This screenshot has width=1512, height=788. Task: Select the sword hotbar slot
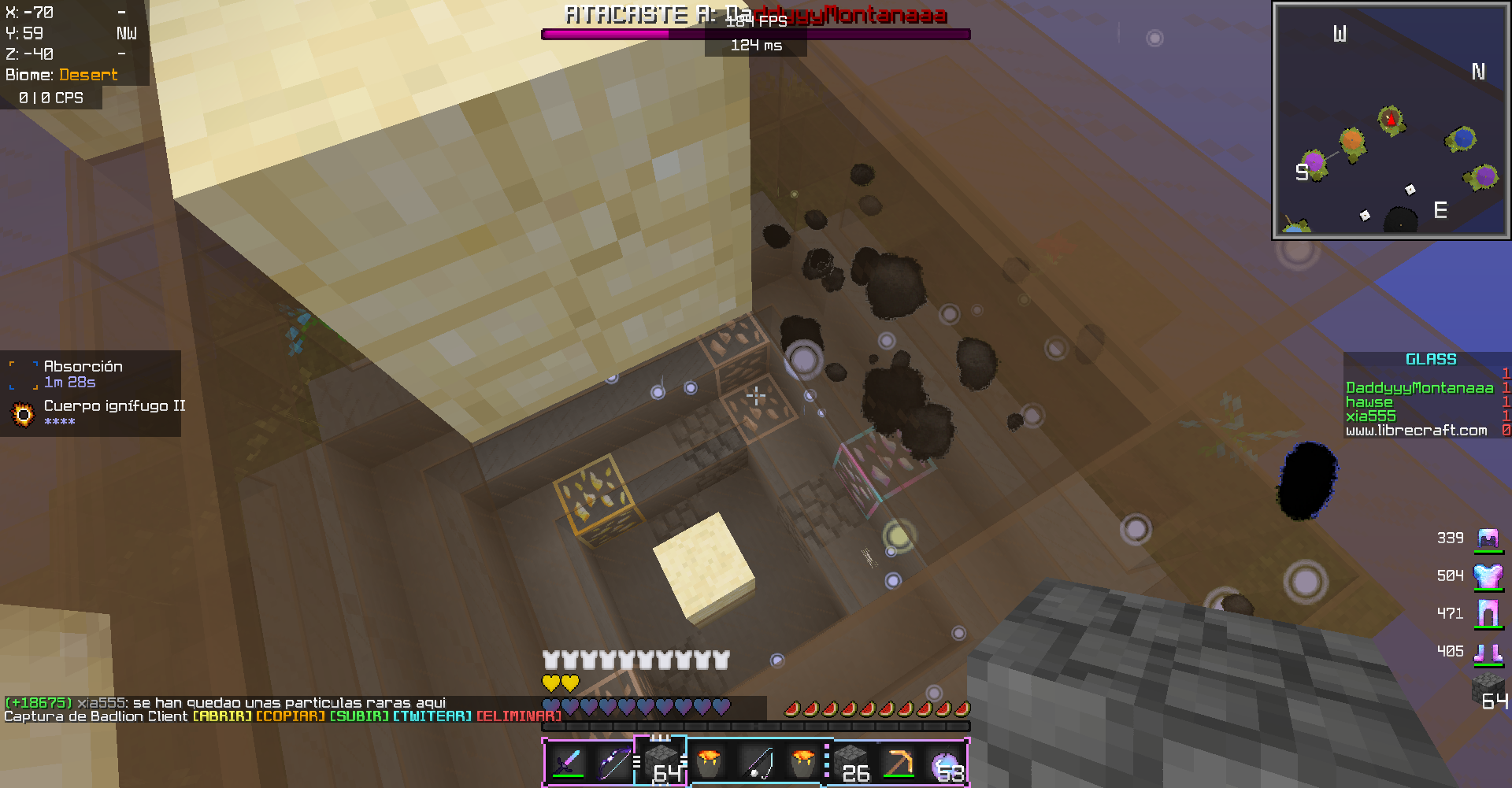point(568,763)
